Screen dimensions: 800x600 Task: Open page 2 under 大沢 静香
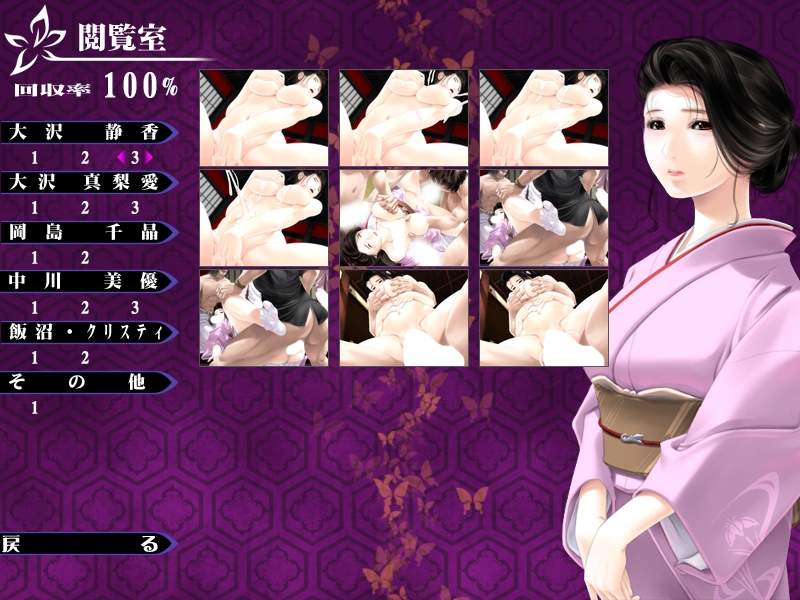click(x=85, y=158)
